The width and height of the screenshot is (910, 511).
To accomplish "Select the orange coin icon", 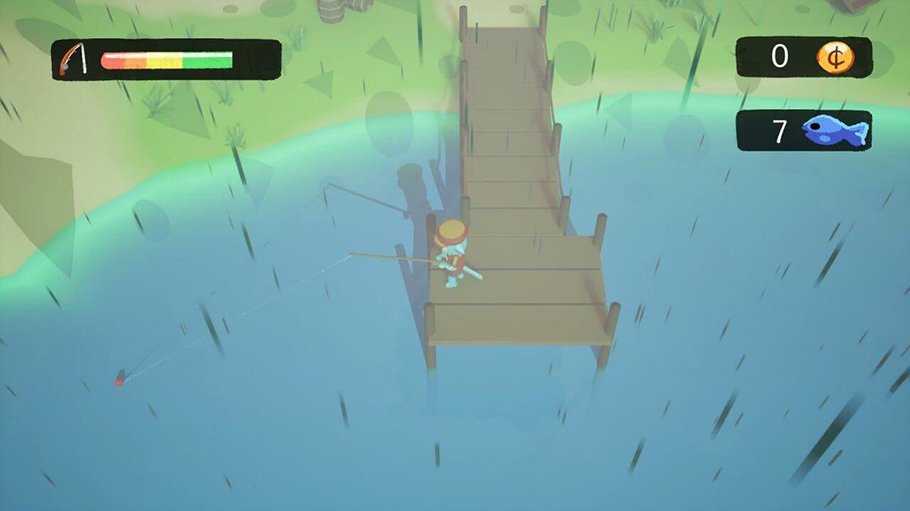I will [x=834, y=57].
